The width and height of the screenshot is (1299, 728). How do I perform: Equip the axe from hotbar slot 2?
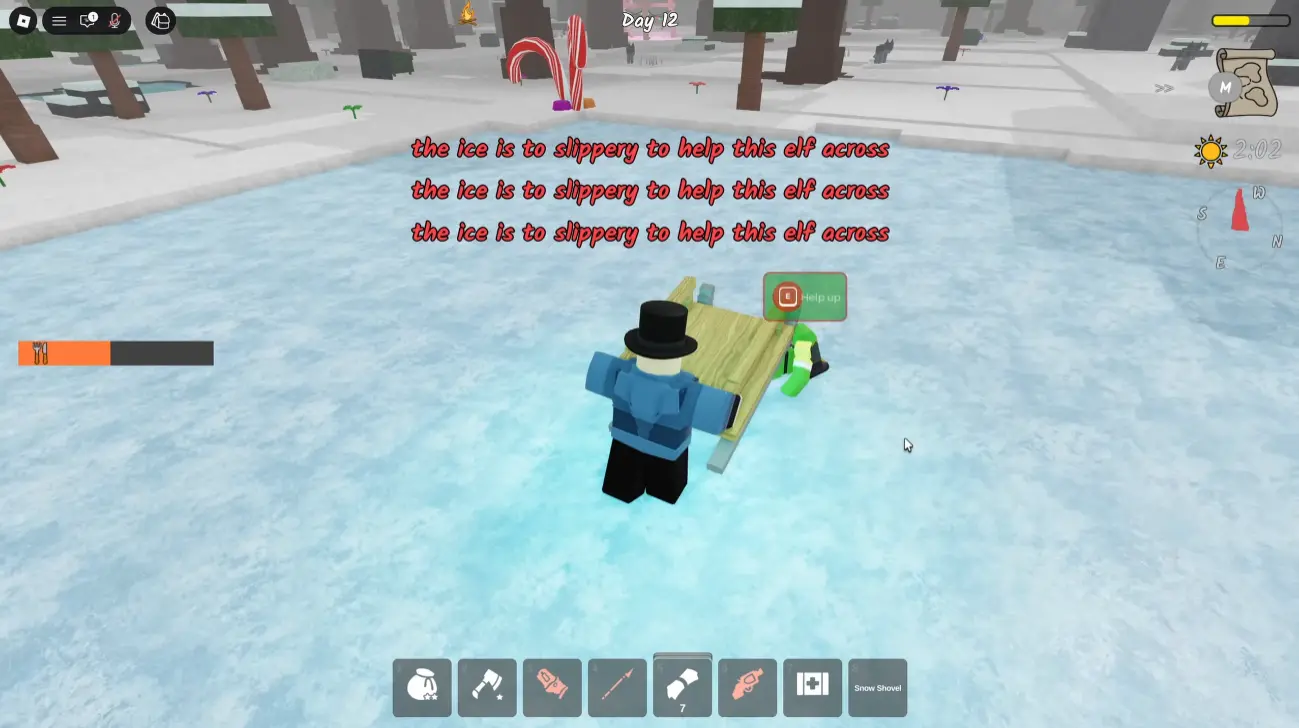486,687
